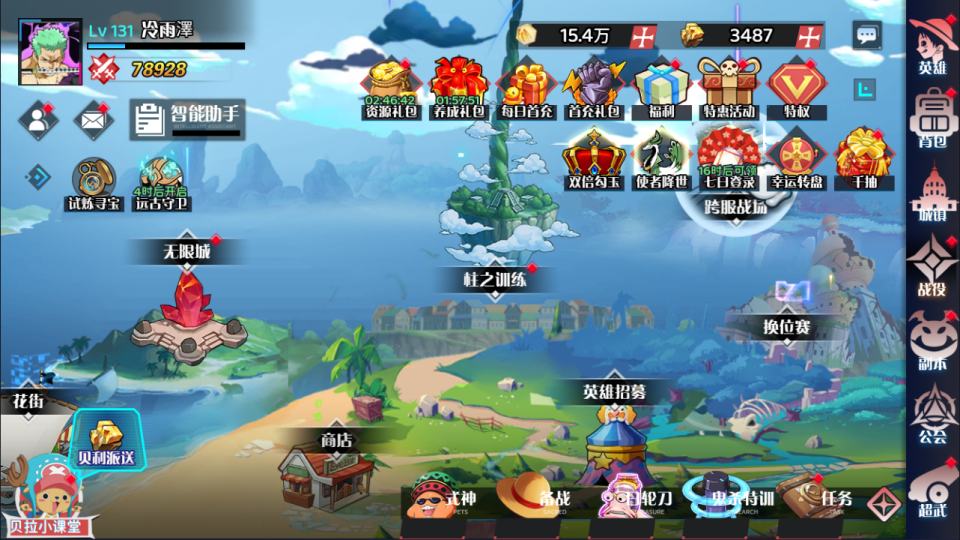
Task: Open the mail envelope icon
Action: (93, 120)
